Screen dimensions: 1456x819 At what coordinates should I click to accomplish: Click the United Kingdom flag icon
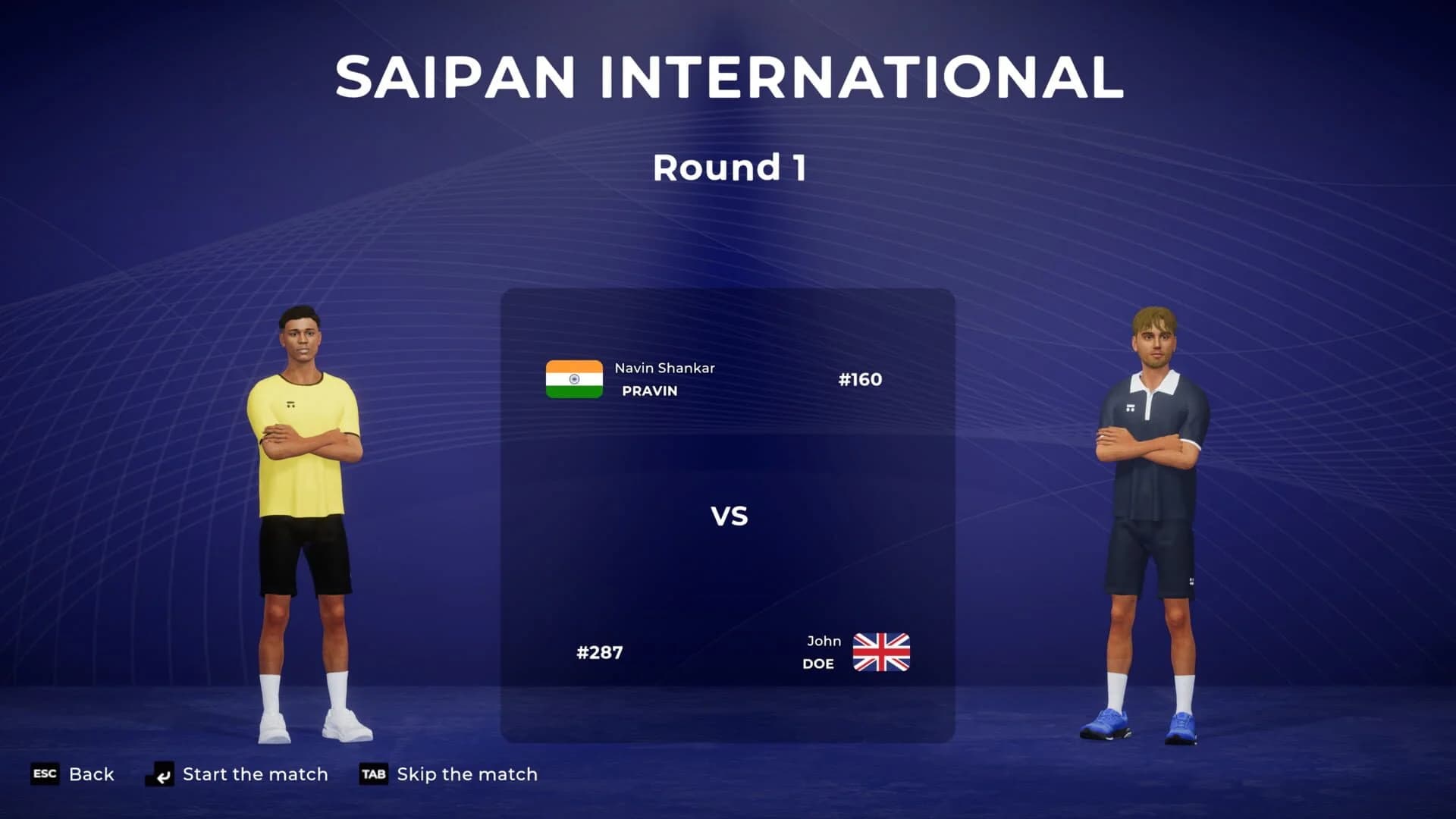coord(882,651)
